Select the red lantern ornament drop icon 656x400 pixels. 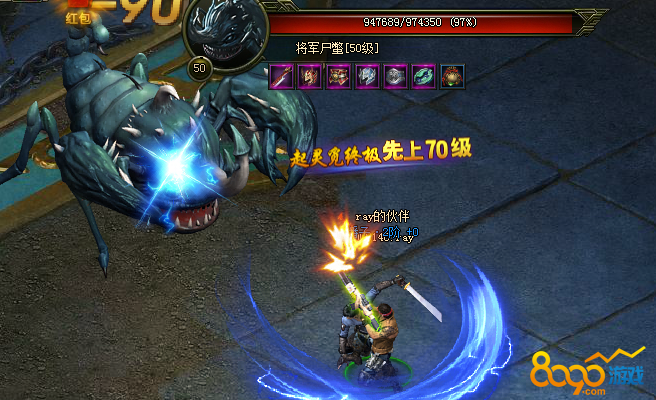point(455,77)
